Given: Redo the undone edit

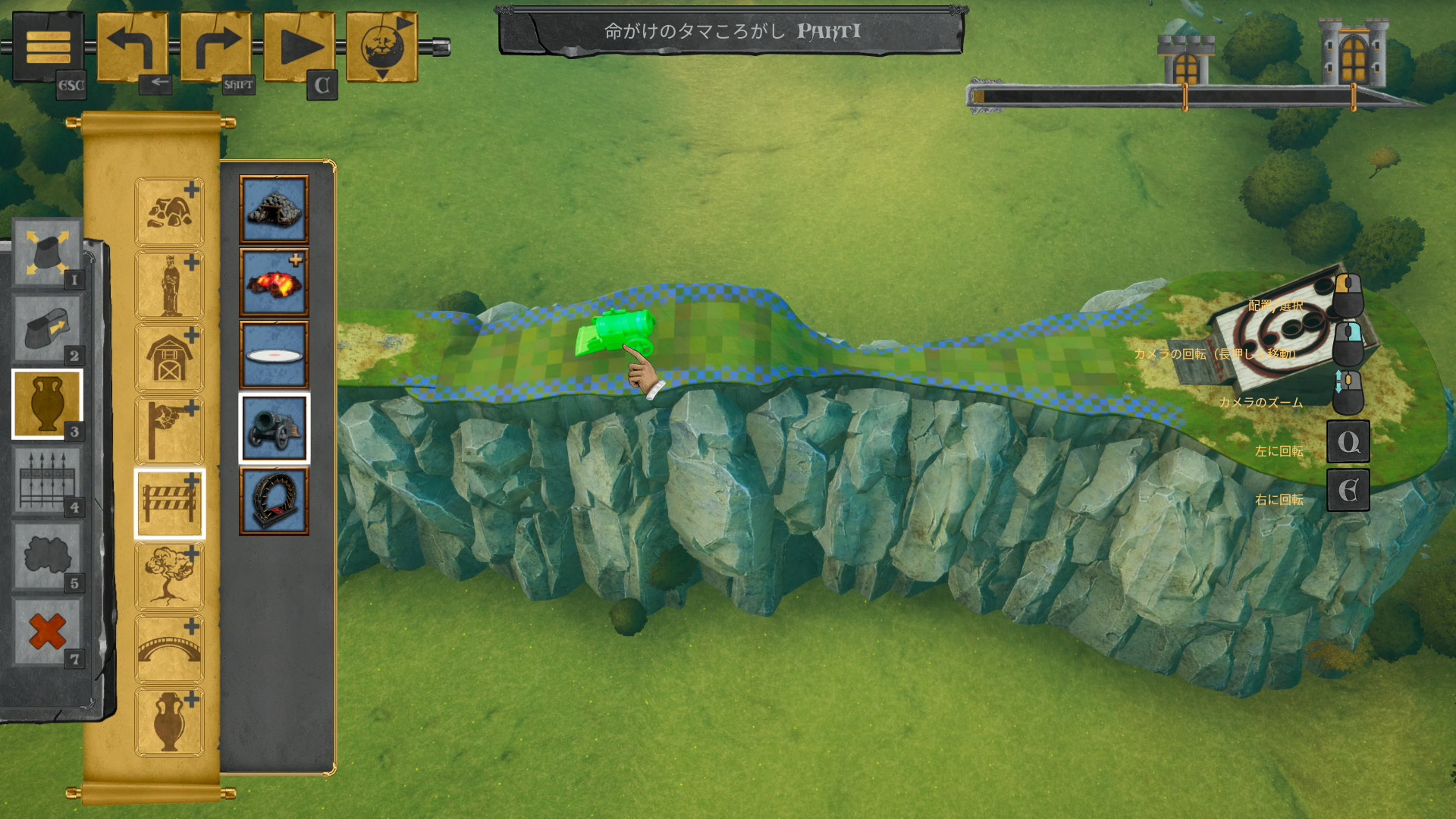Looking at the screenshot, I should pyautogui.click(x=215, y=47).
